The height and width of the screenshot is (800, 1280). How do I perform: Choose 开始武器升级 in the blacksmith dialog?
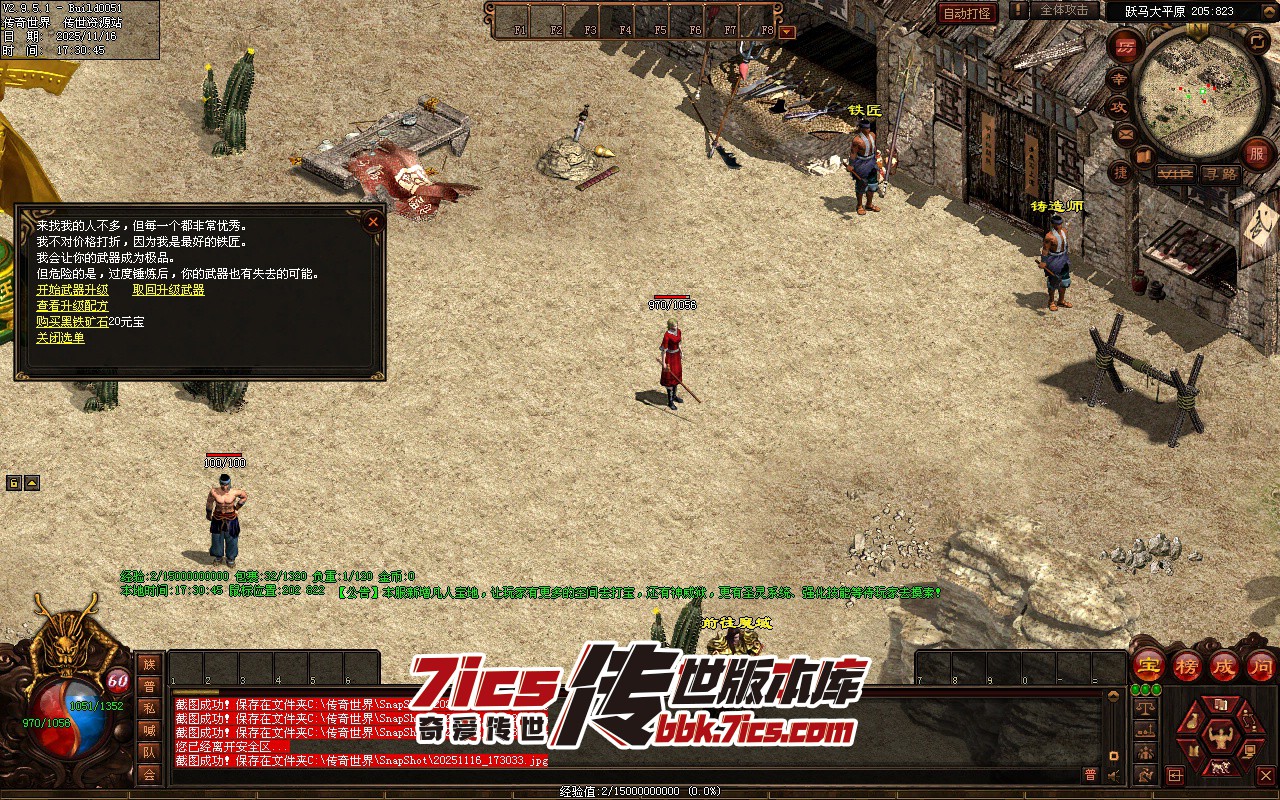(x=72, y=290)
